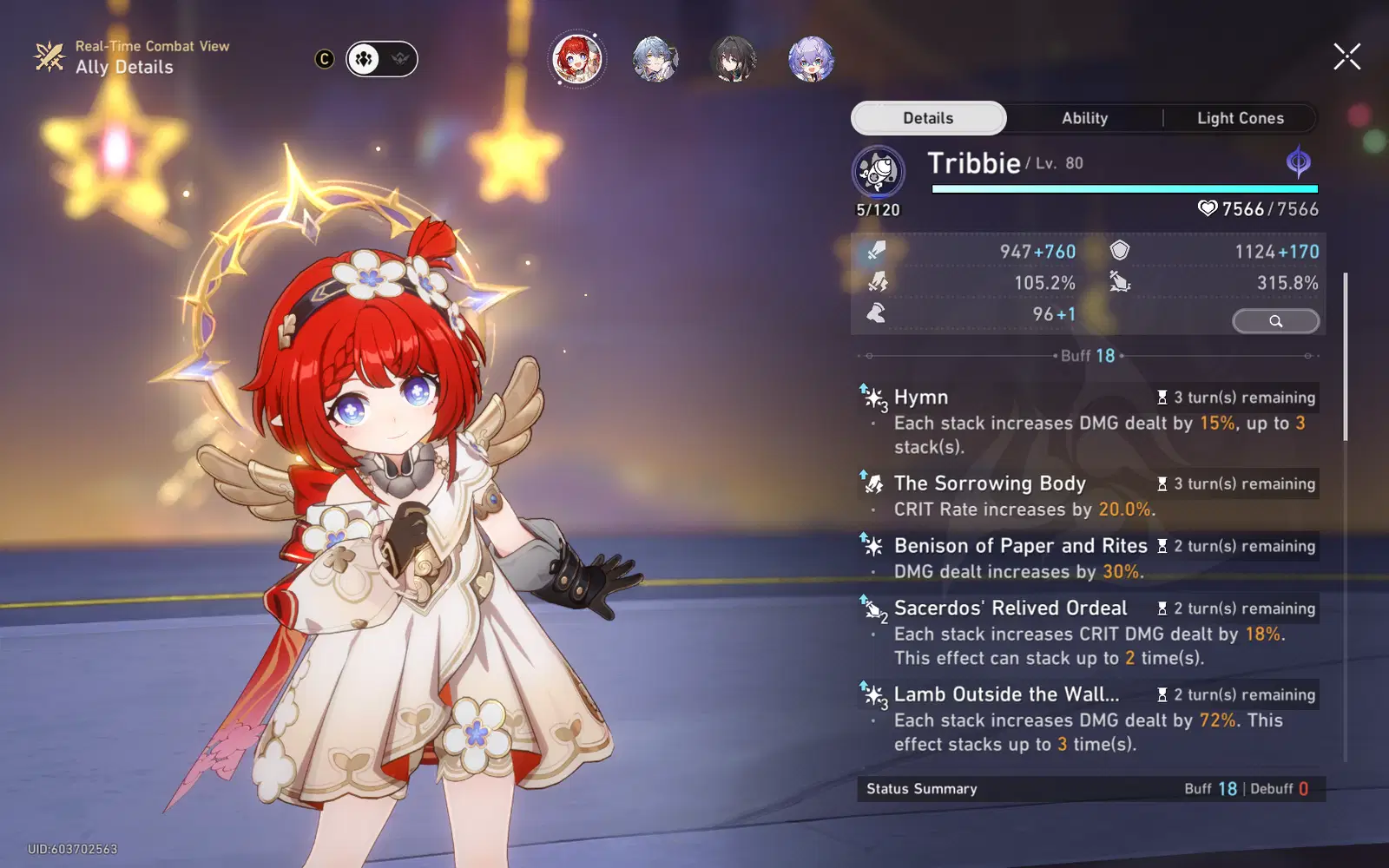Open the Status Summary bar
This screenshot has width=1389, height=868.
click(x=1090, y=789)
